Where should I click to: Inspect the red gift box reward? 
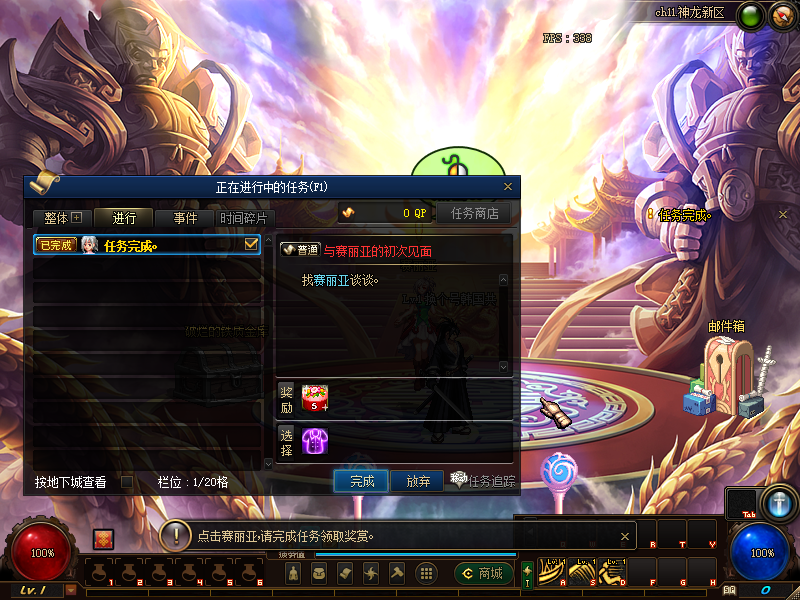tap(315, 398)
